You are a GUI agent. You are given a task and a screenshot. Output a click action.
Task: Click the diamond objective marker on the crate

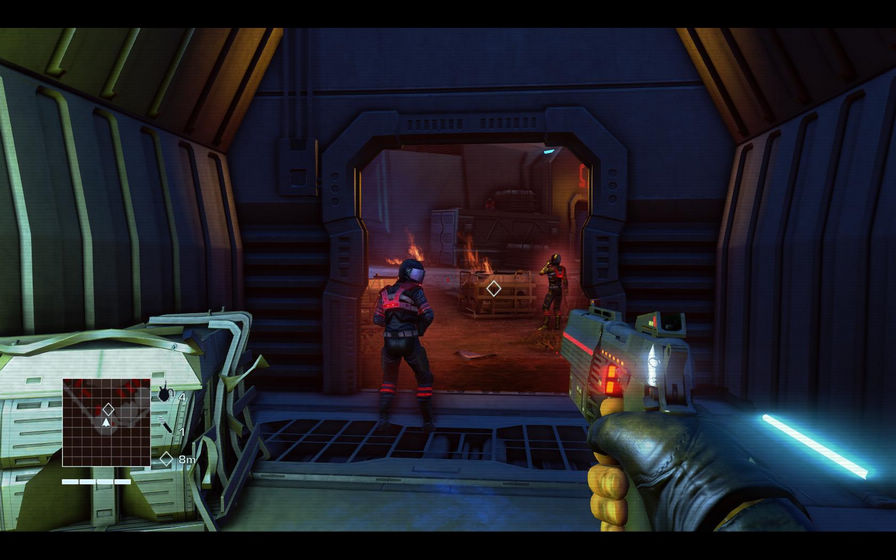tap(493, 288)
